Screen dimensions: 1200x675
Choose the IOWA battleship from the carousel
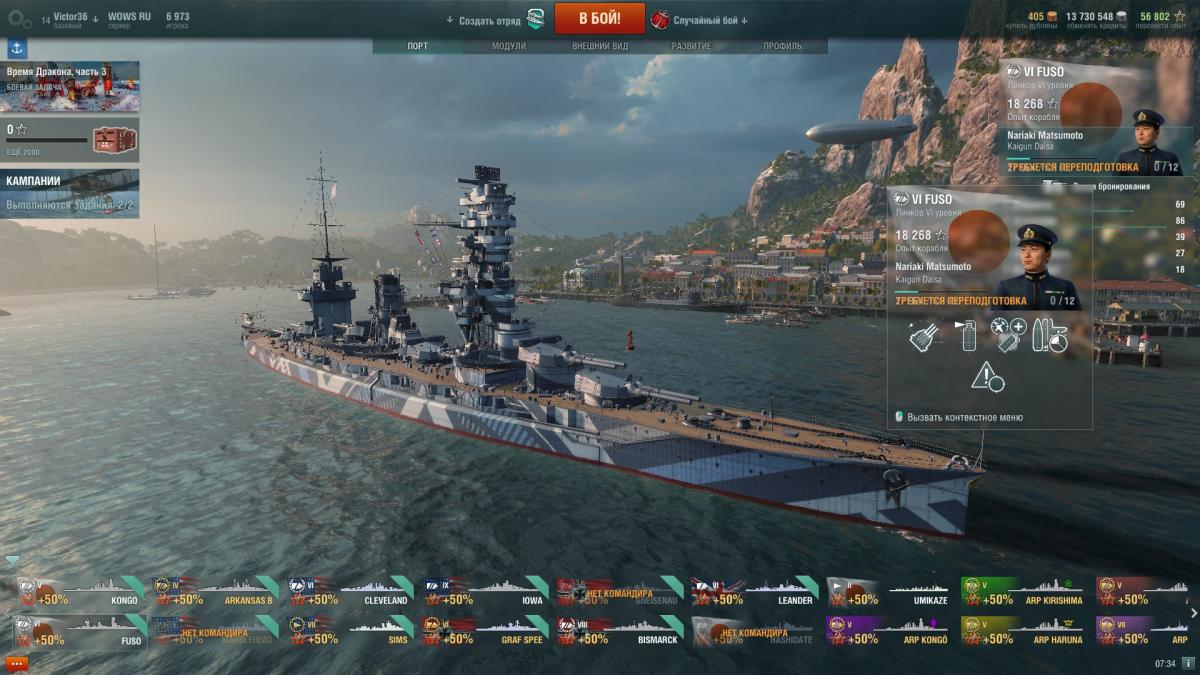(x=484, y=593)
